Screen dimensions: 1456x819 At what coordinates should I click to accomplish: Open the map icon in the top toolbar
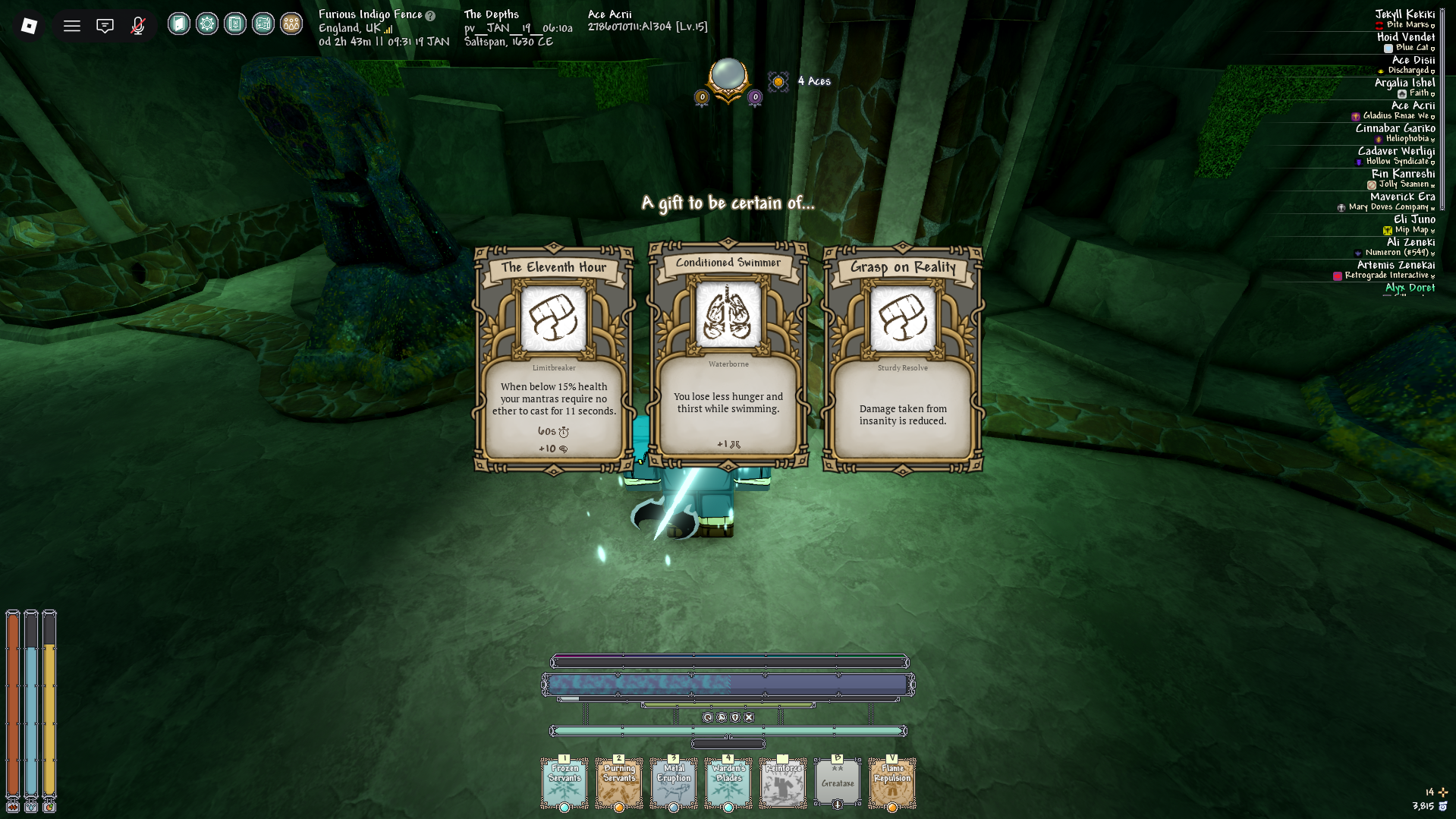(263, 24)
